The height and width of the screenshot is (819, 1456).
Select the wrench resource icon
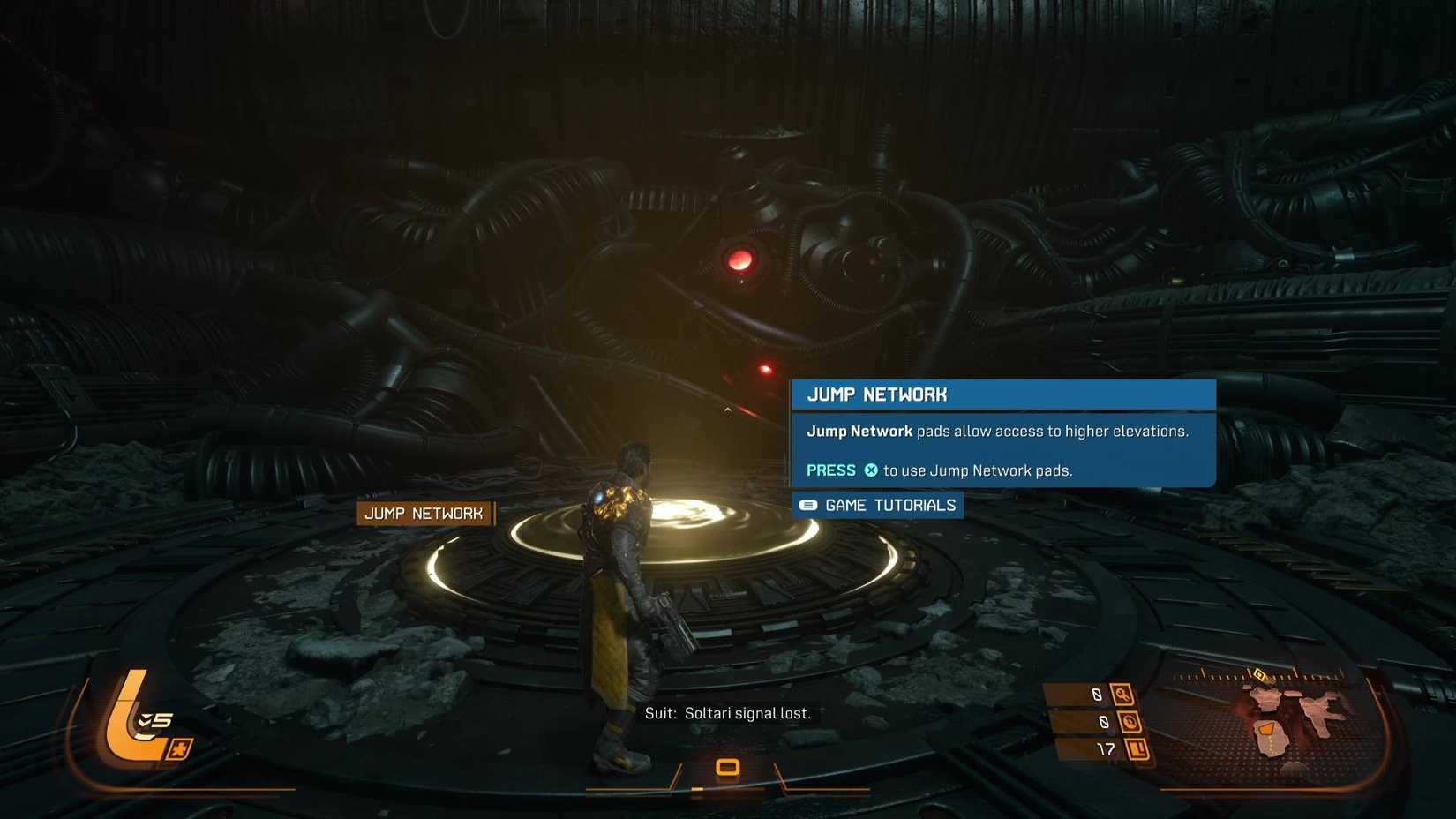click(x=1122, y=695)
